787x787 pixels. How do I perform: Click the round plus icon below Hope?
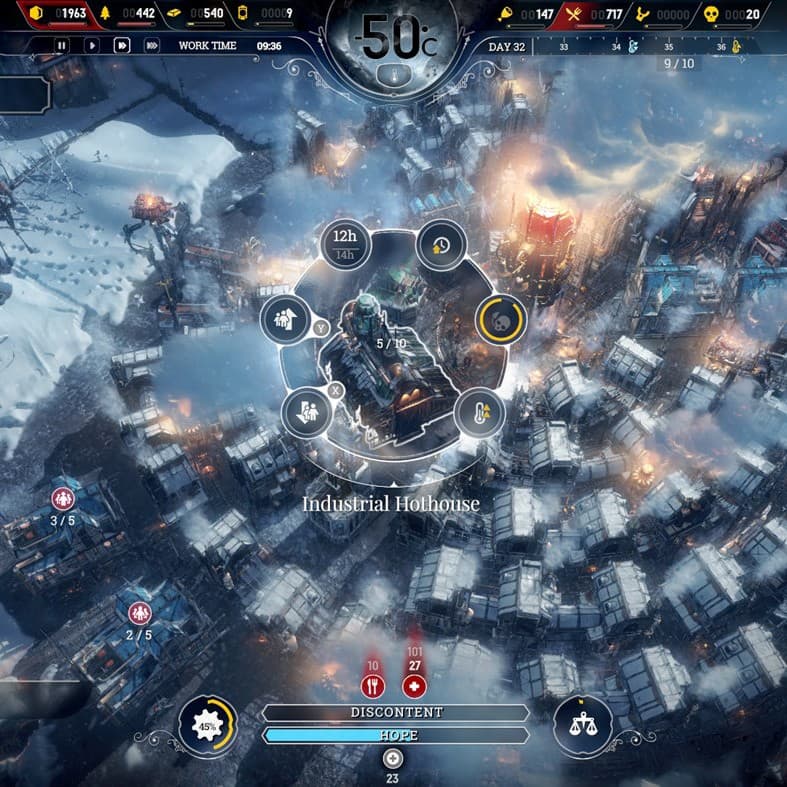[x=393, y=757]
